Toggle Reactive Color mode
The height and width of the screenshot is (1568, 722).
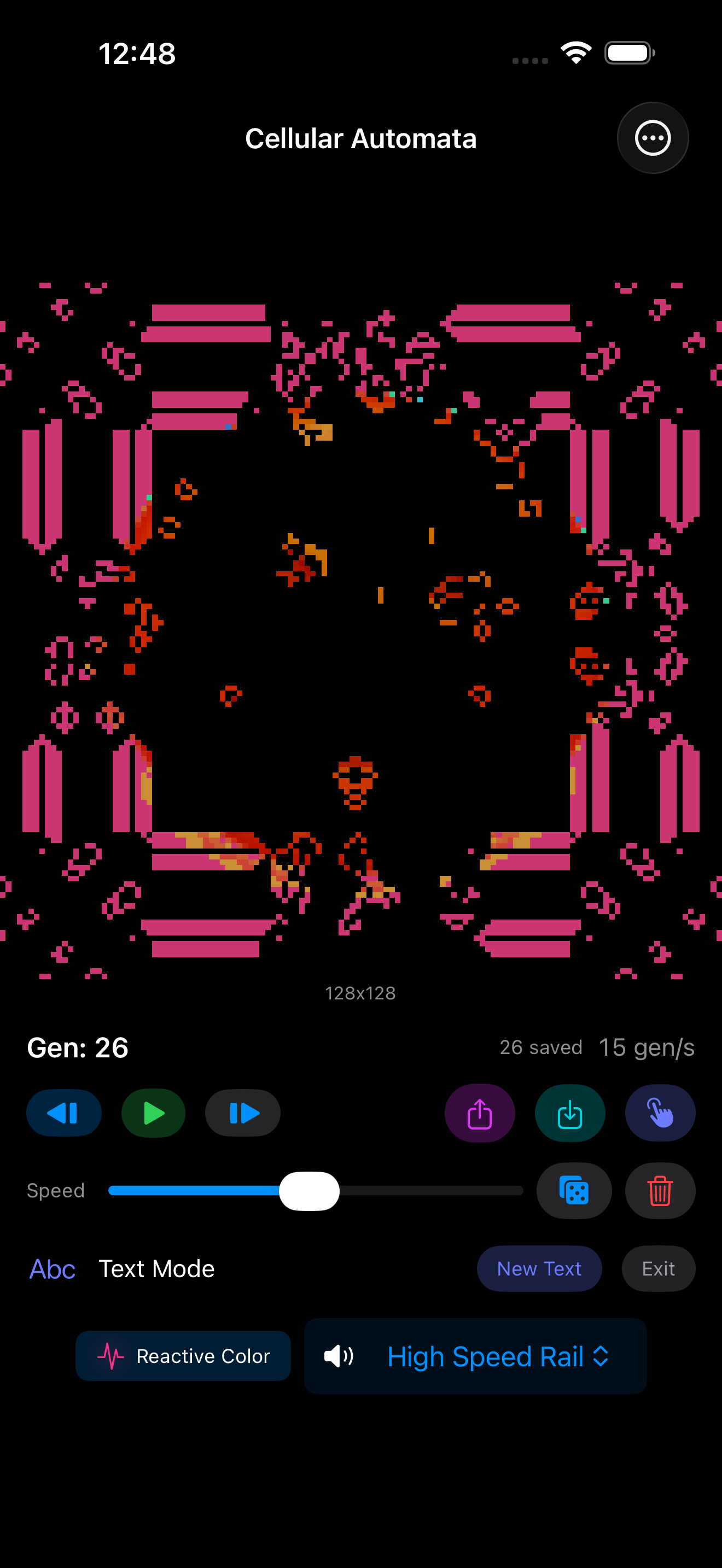[183, 1356]
